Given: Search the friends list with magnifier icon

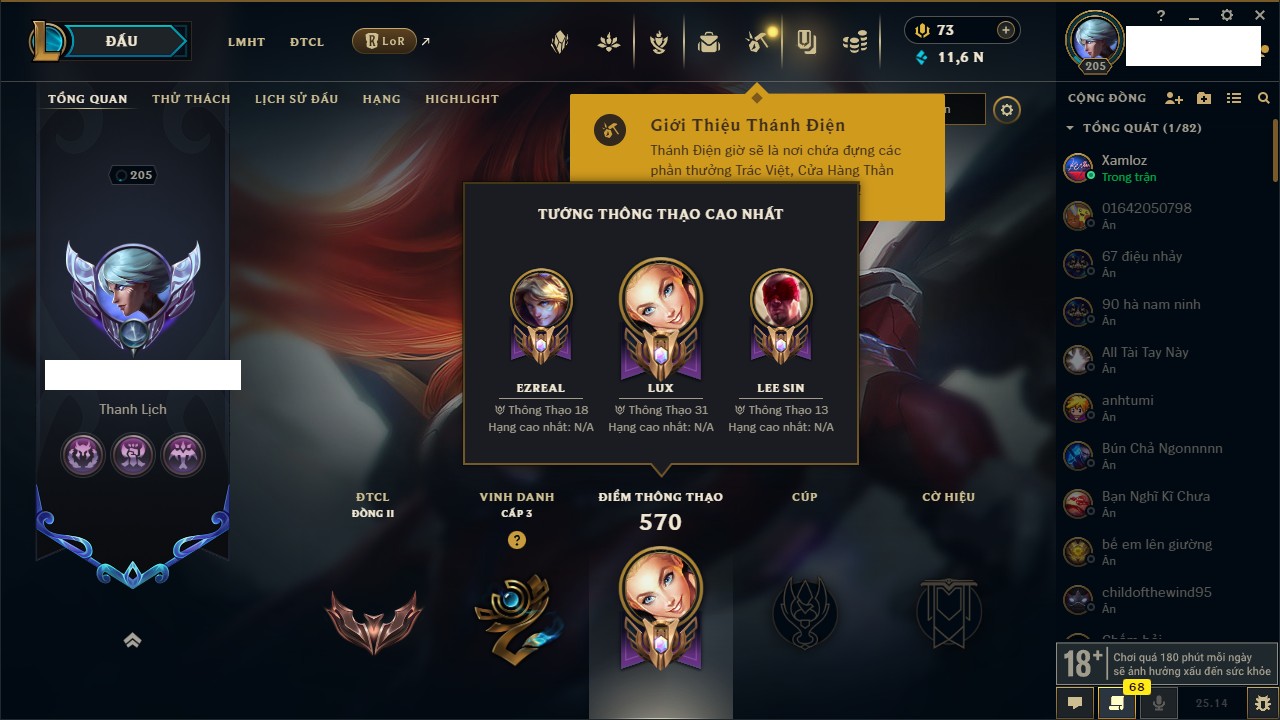Looking at the screenshot, I should pyautogui.click(x=1264, y=98).
